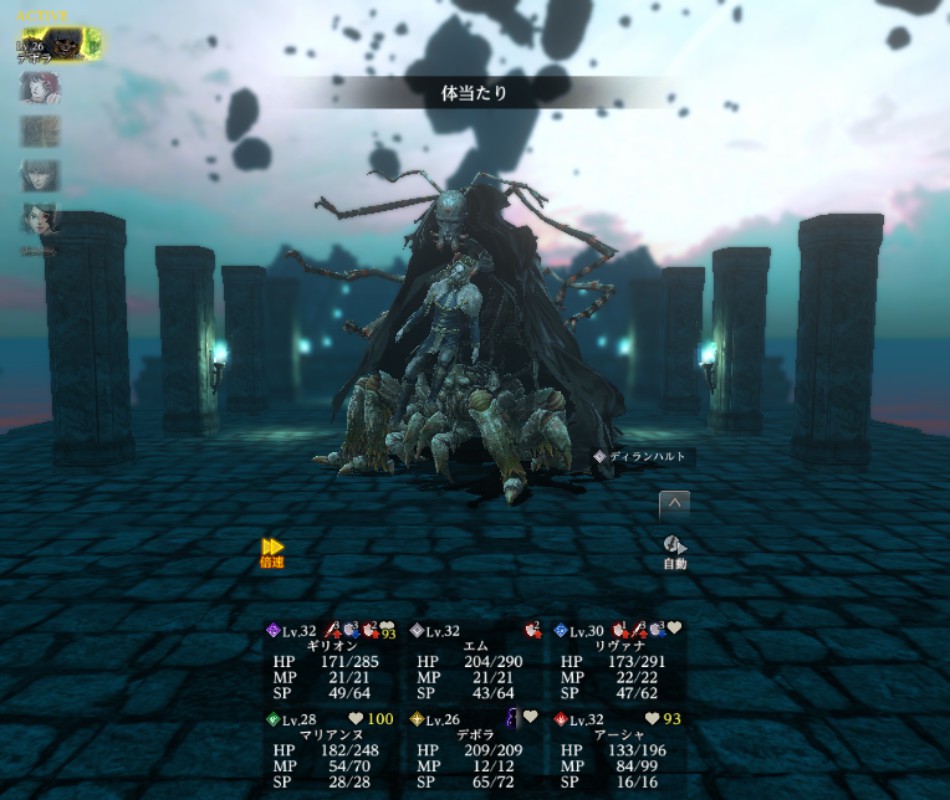Pick リヴァナ's party status panel
The height and width of the screenshot is (800, 950).
[x=618, y=662]
